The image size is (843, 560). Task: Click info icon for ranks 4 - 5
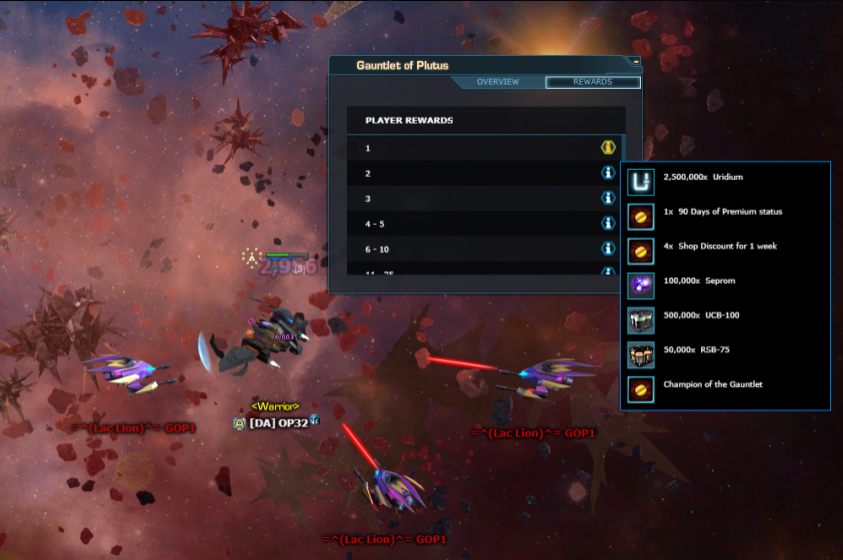(607, 224)
